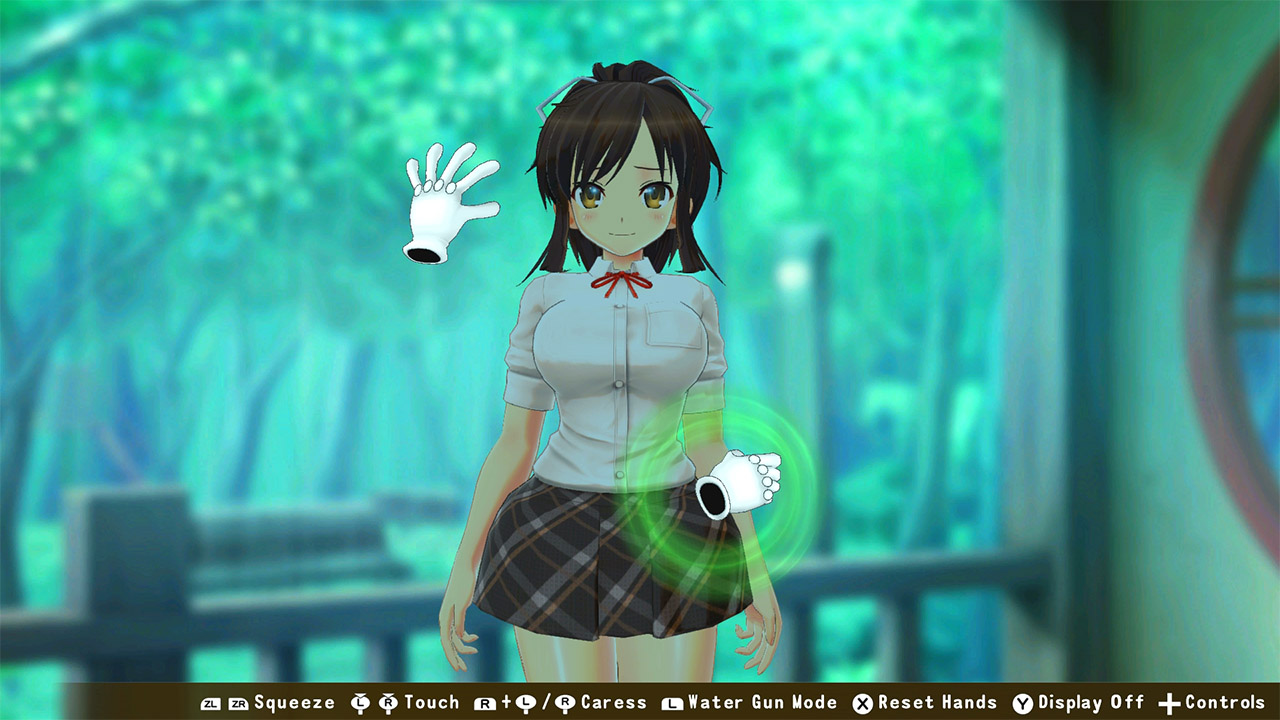Click the stick icon in the Caress combo
1280x720 pixels.
click(524, 703)
